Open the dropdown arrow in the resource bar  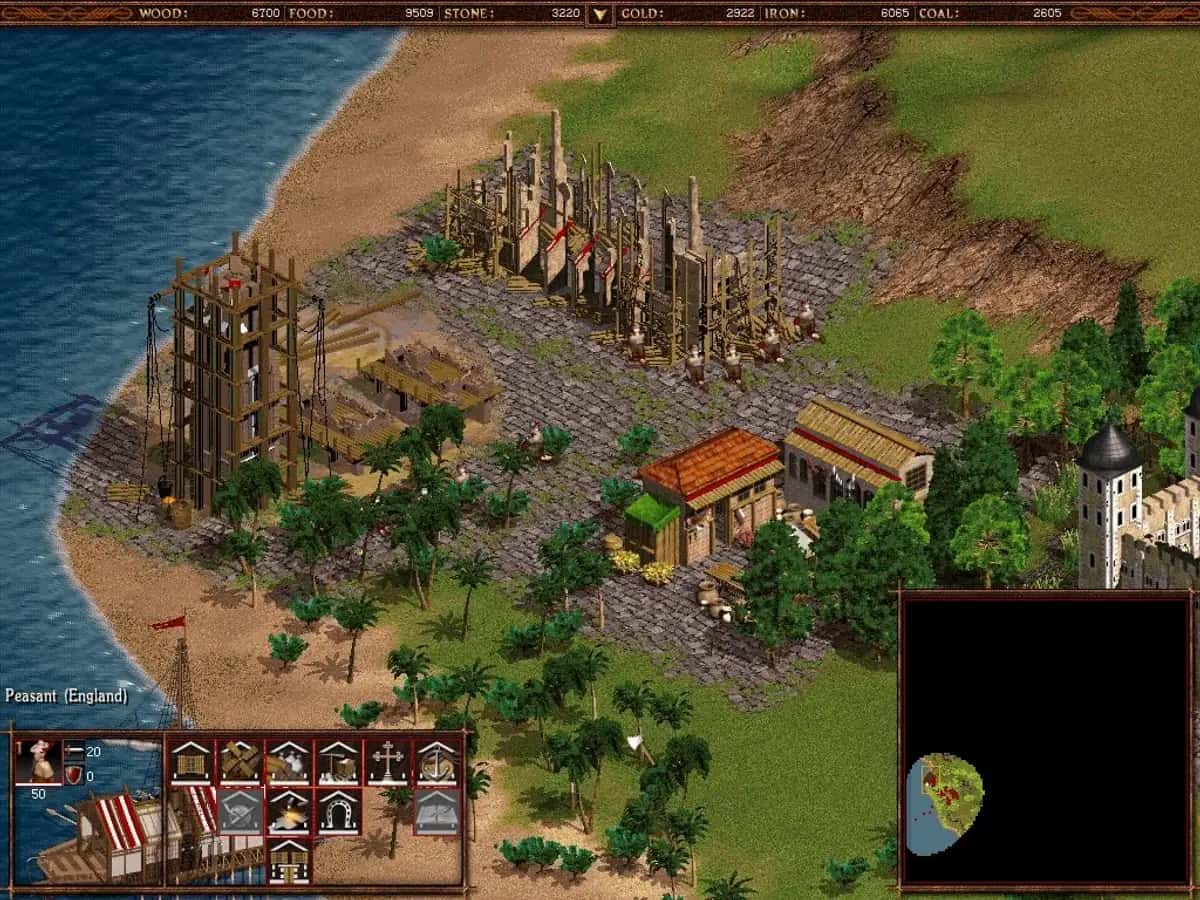pos(599,14)
